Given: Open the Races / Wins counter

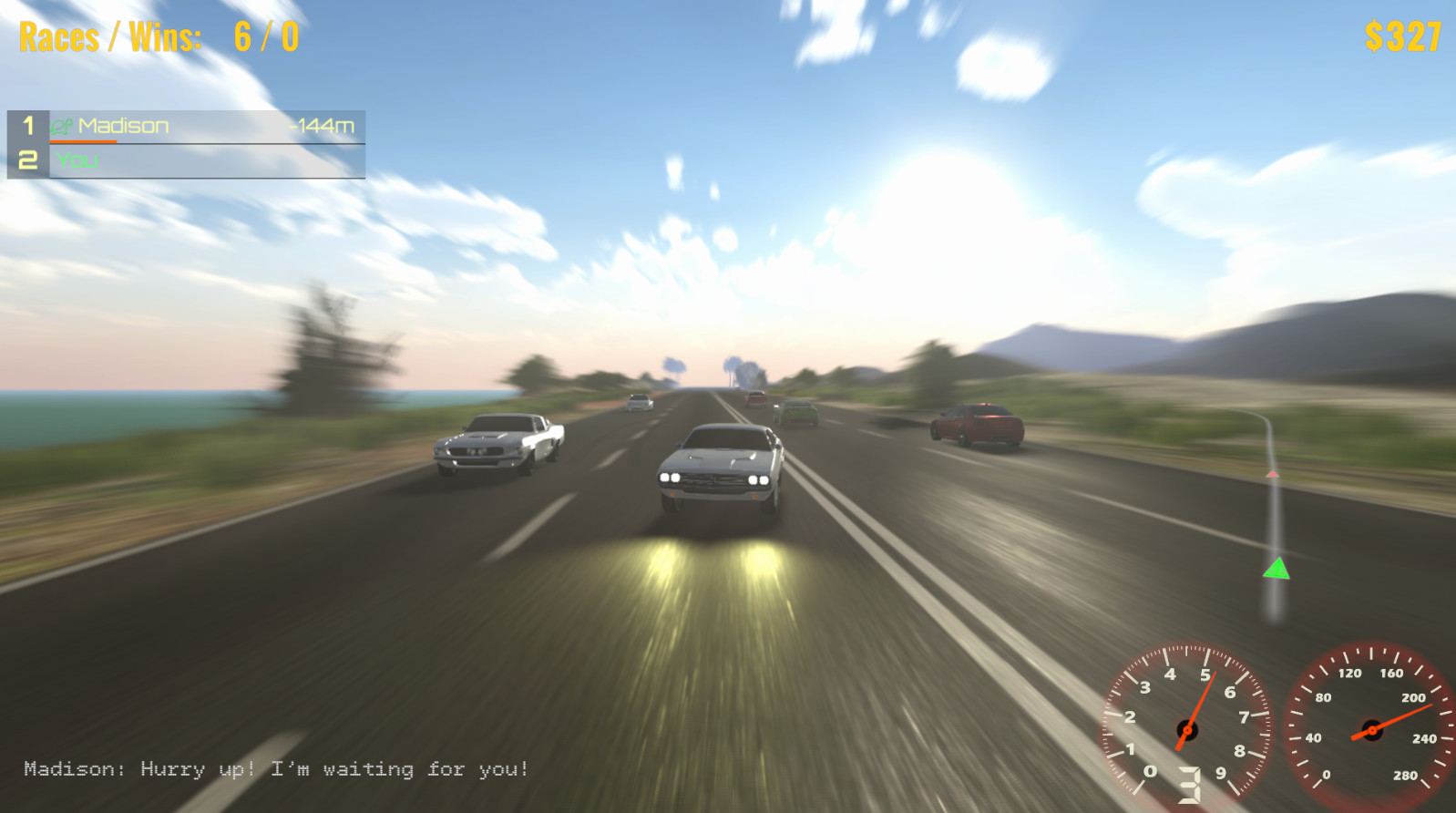Looking at the screenshot, I should [x=109, y=37].
